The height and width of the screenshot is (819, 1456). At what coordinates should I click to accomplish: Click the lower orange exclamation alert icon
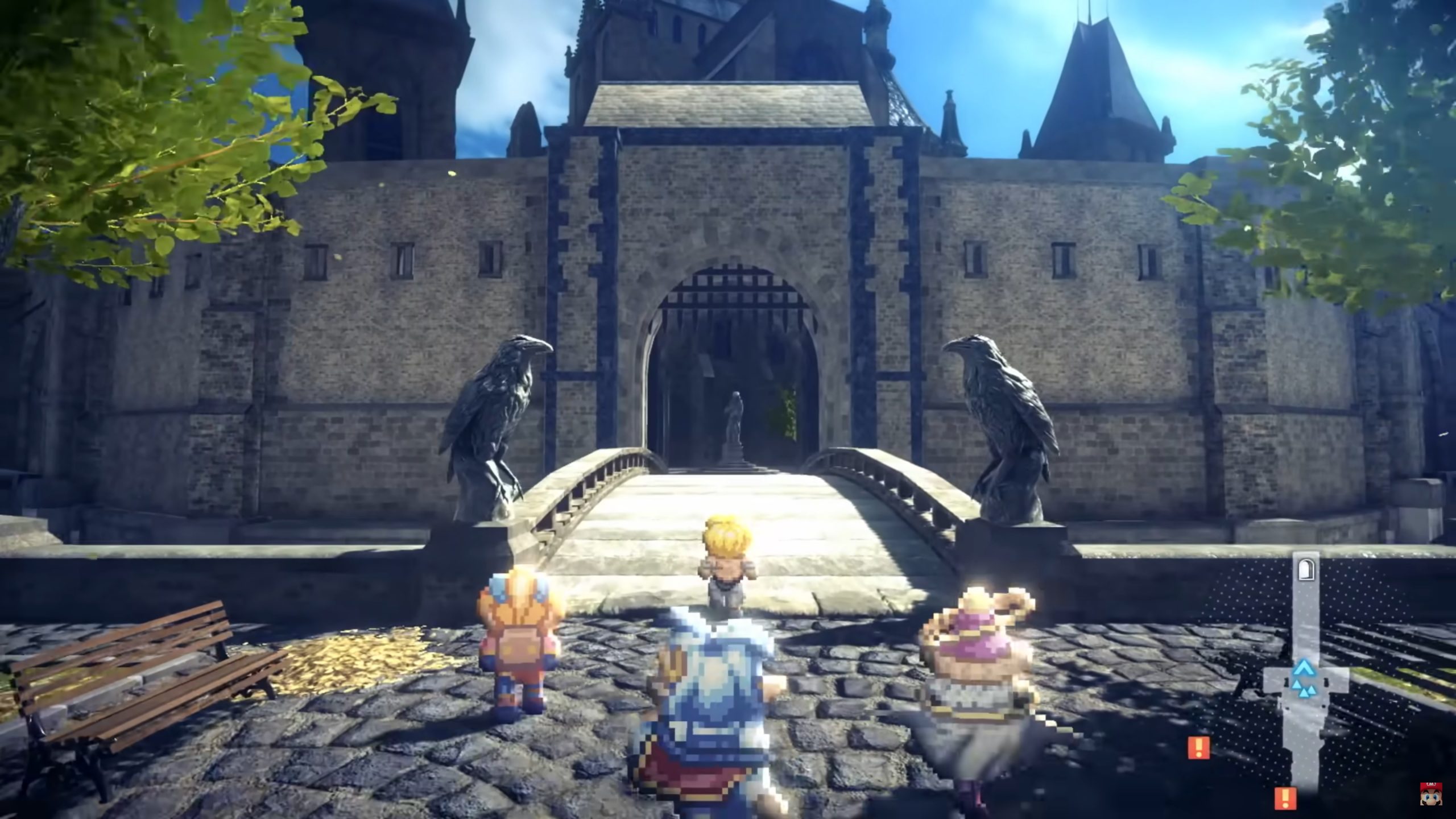point(1287,798)
